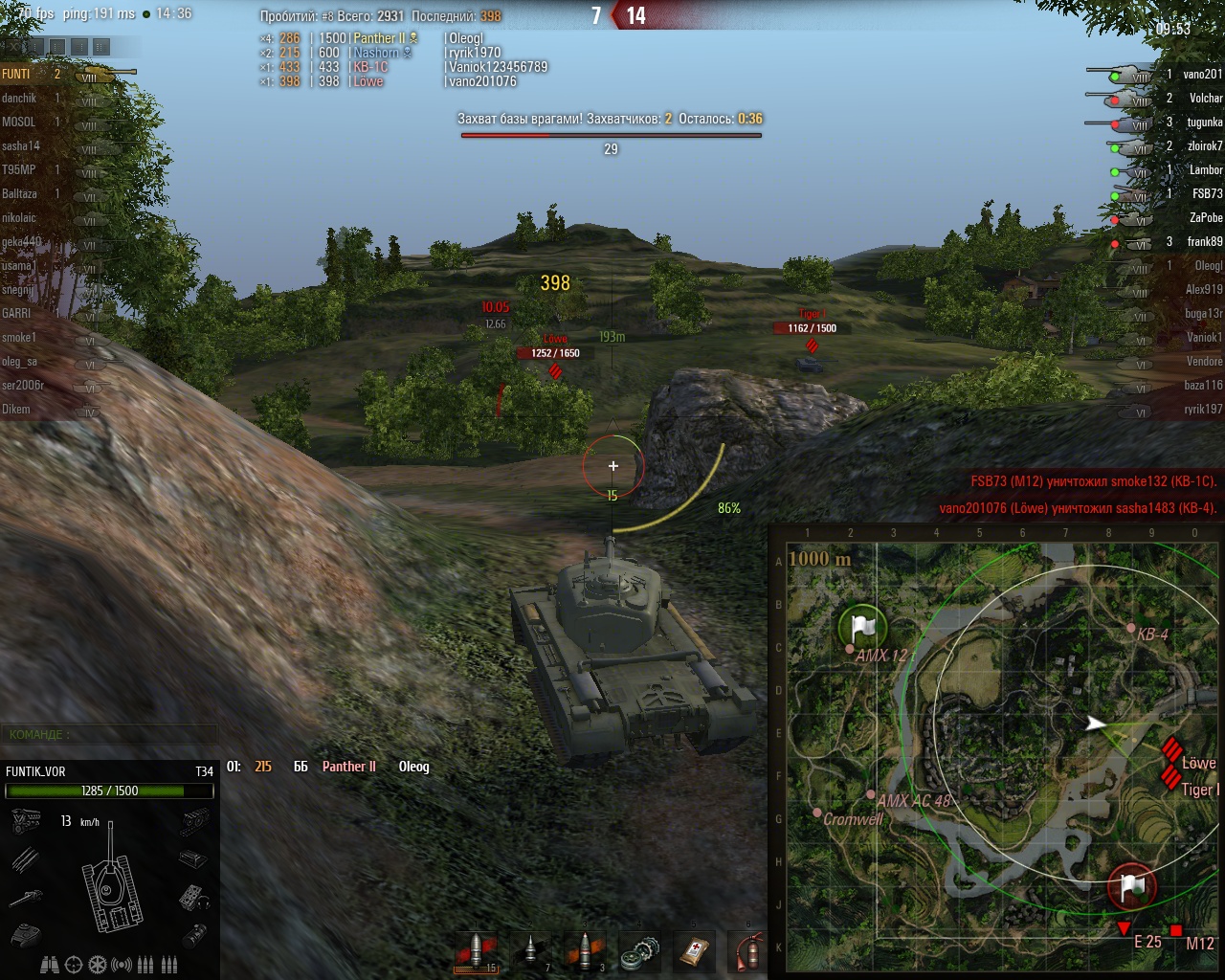Click the binoculars equipment icon
1225x980 pixels.
[50, 965]
